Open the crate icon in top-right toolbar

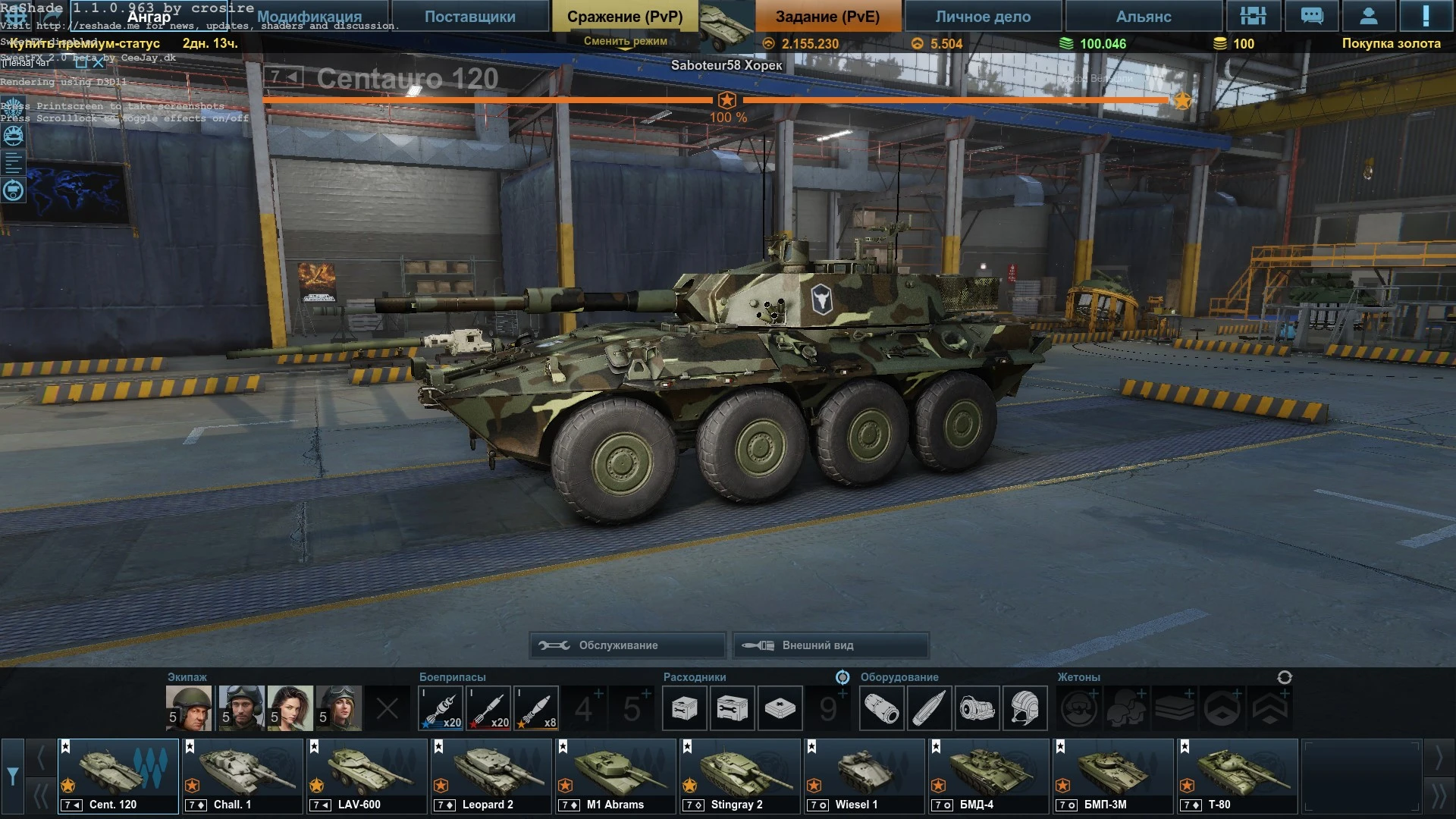coord(1254,15)
